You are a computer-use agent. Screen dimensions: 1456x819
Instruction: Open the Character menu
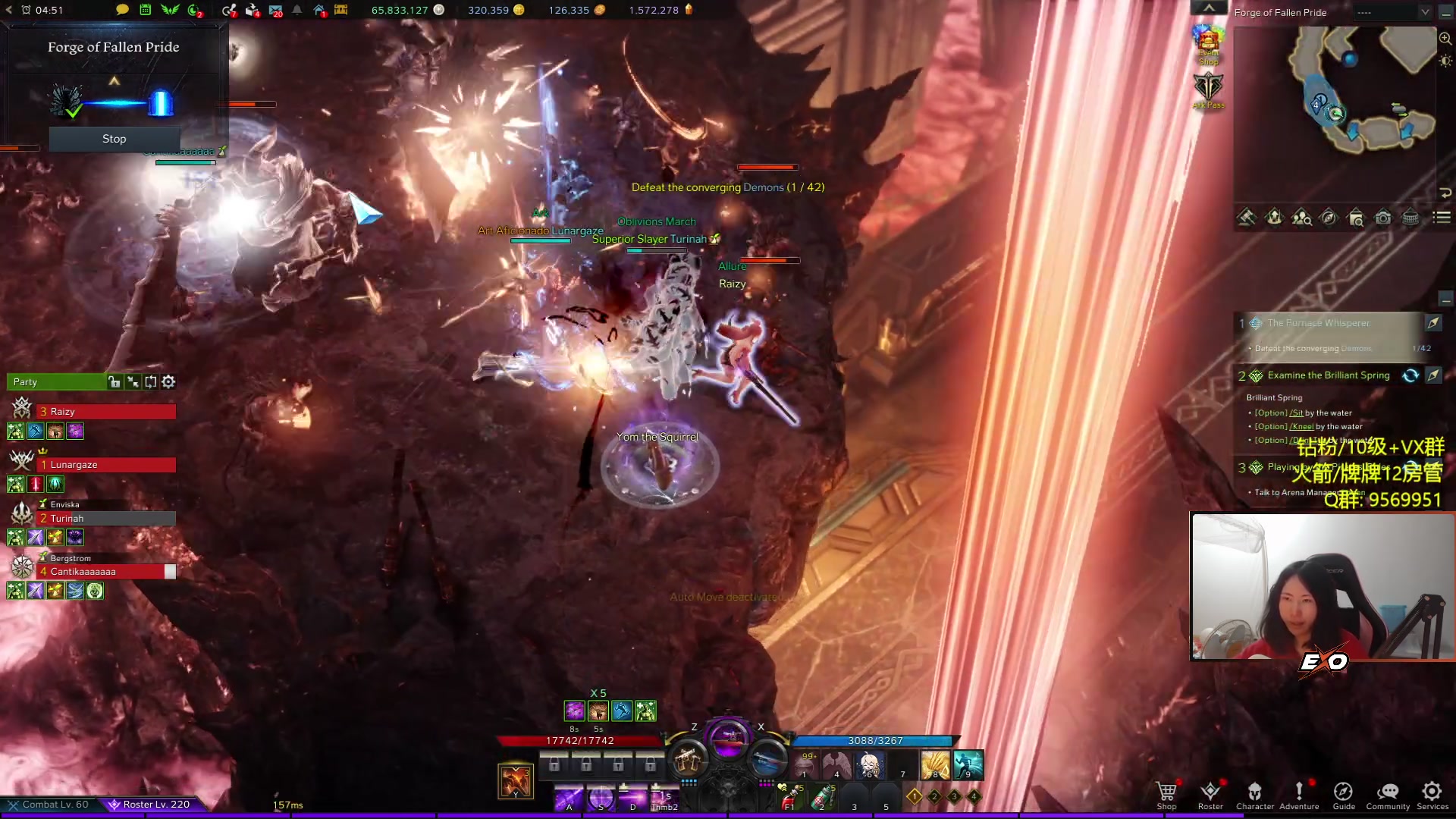1255,794
